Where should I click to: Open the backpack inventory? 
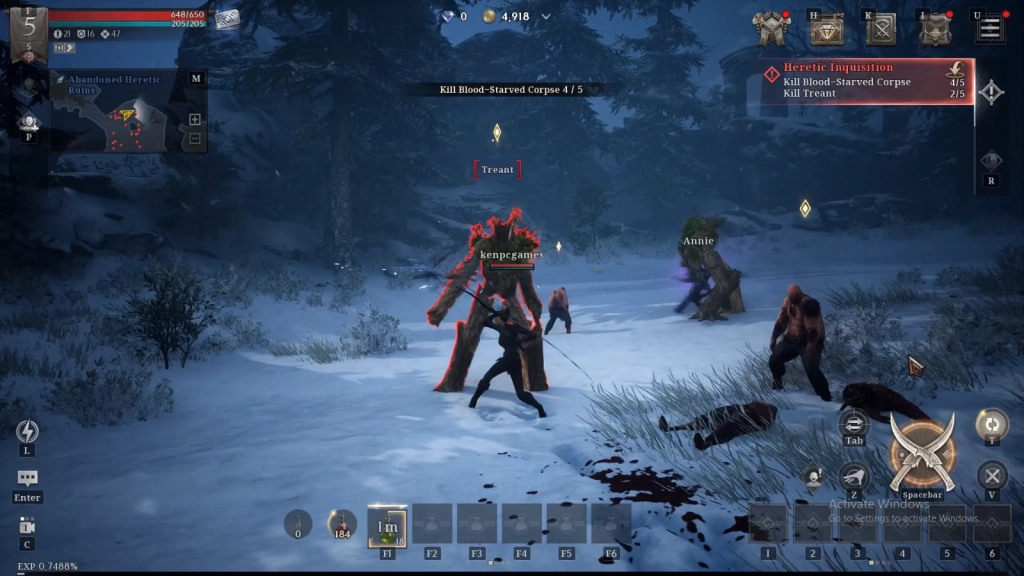point(935,30)
